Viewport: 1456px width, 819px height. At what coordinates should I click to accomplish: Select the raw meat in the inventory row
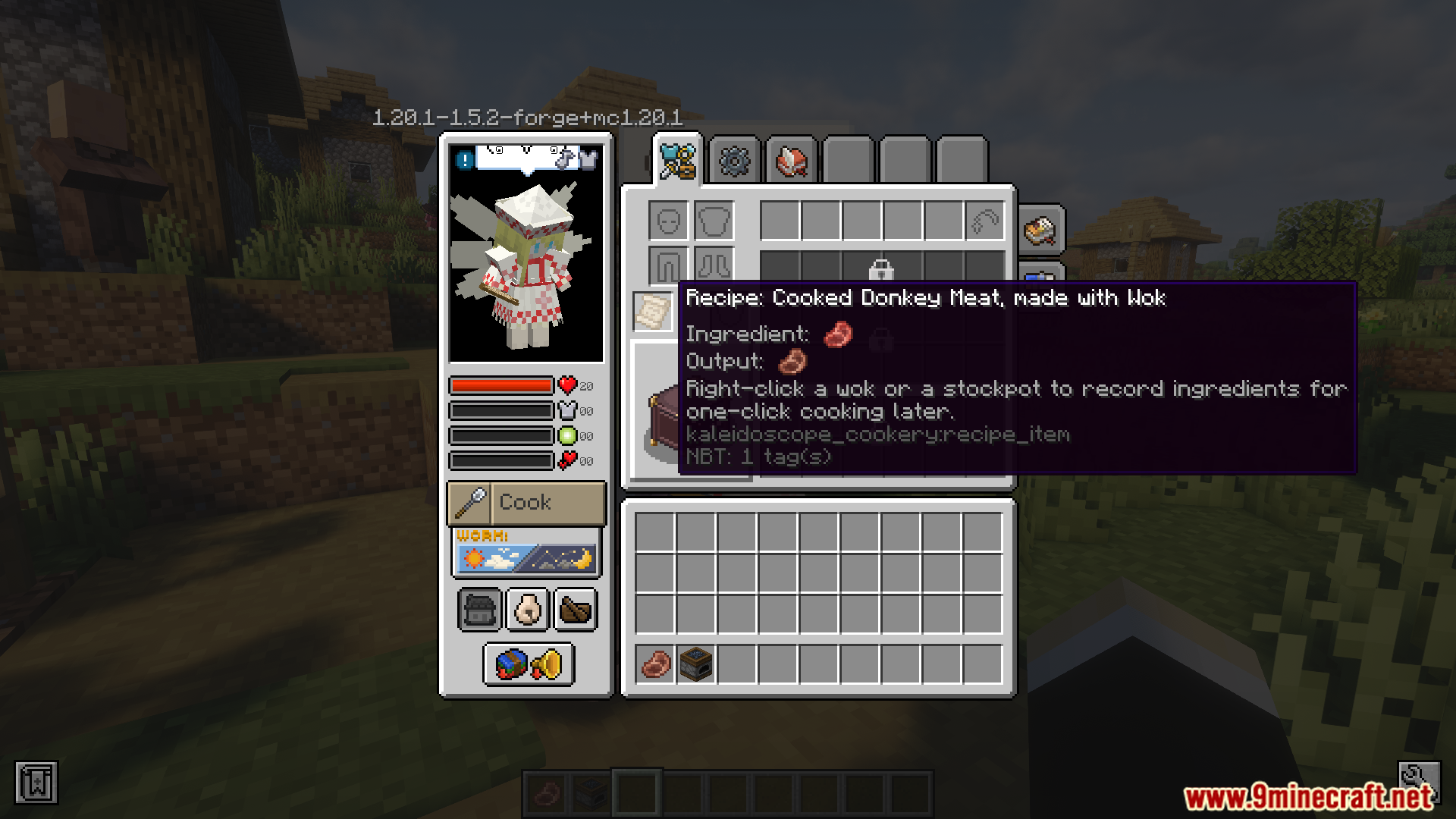(x=657, y=665)
